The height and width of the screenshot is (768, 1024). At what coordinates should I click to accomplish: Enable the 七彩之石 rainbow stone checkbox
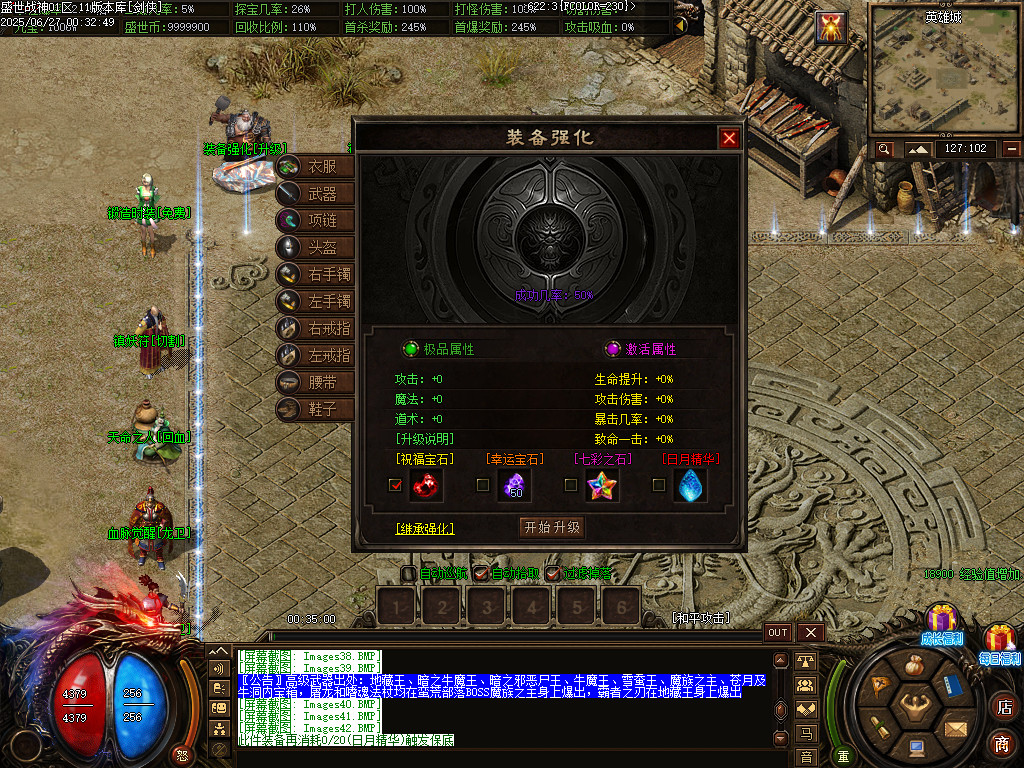point(571,485)
